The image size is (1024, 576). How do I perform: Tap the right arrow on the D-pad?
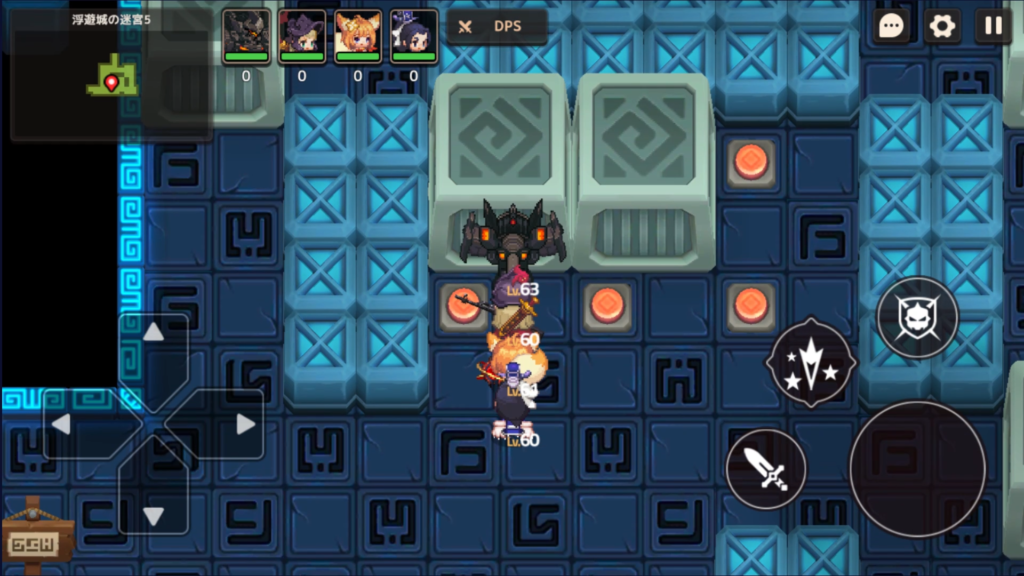coord(245,424)
